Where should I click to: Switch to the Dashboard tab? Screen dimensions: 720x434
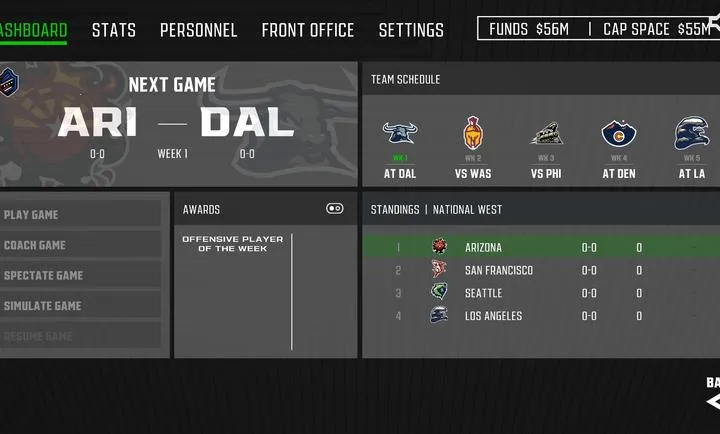point(33,30)
